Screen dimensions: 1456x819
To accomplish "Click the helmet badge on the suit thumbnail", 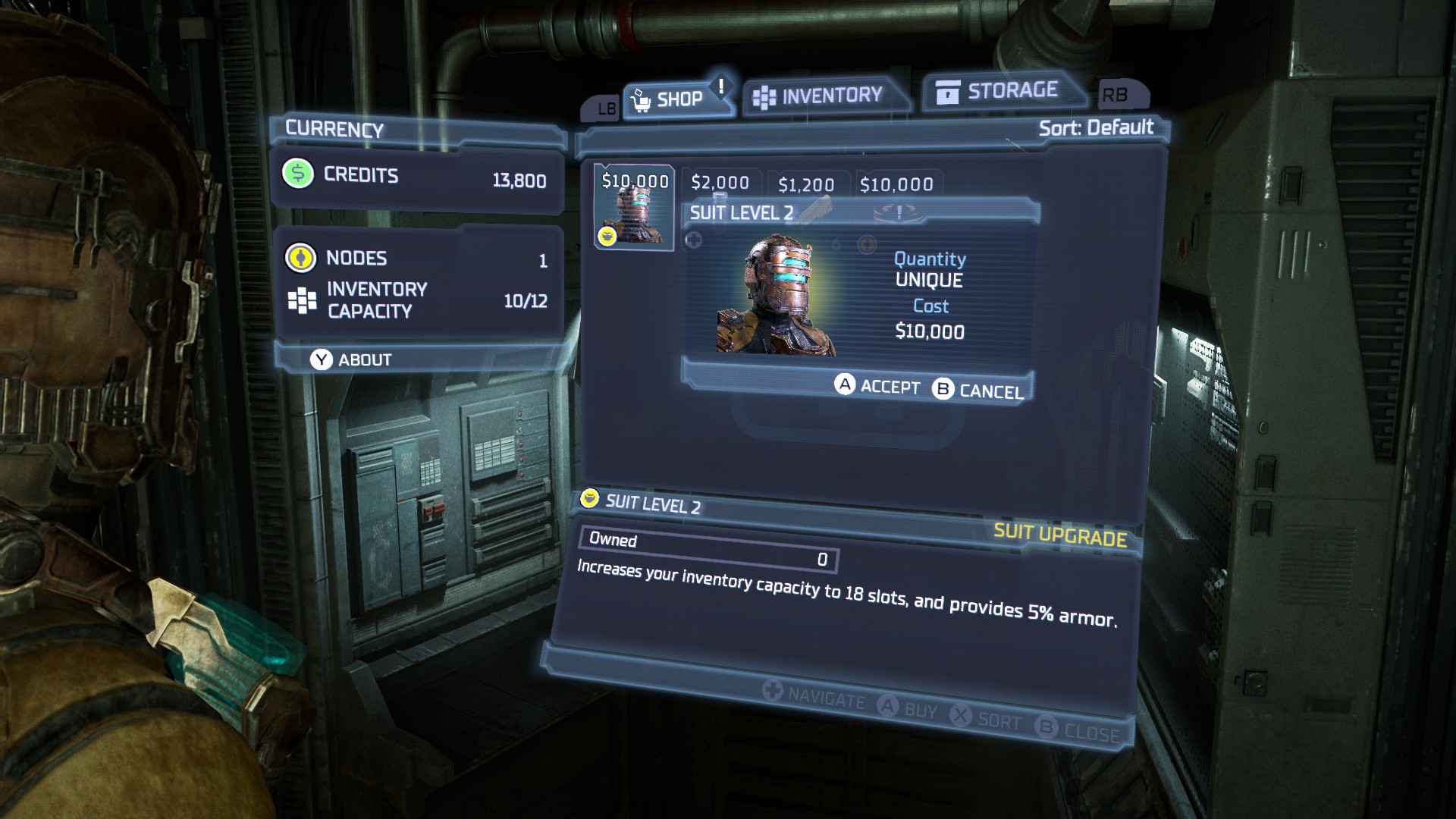I will 607,237.
